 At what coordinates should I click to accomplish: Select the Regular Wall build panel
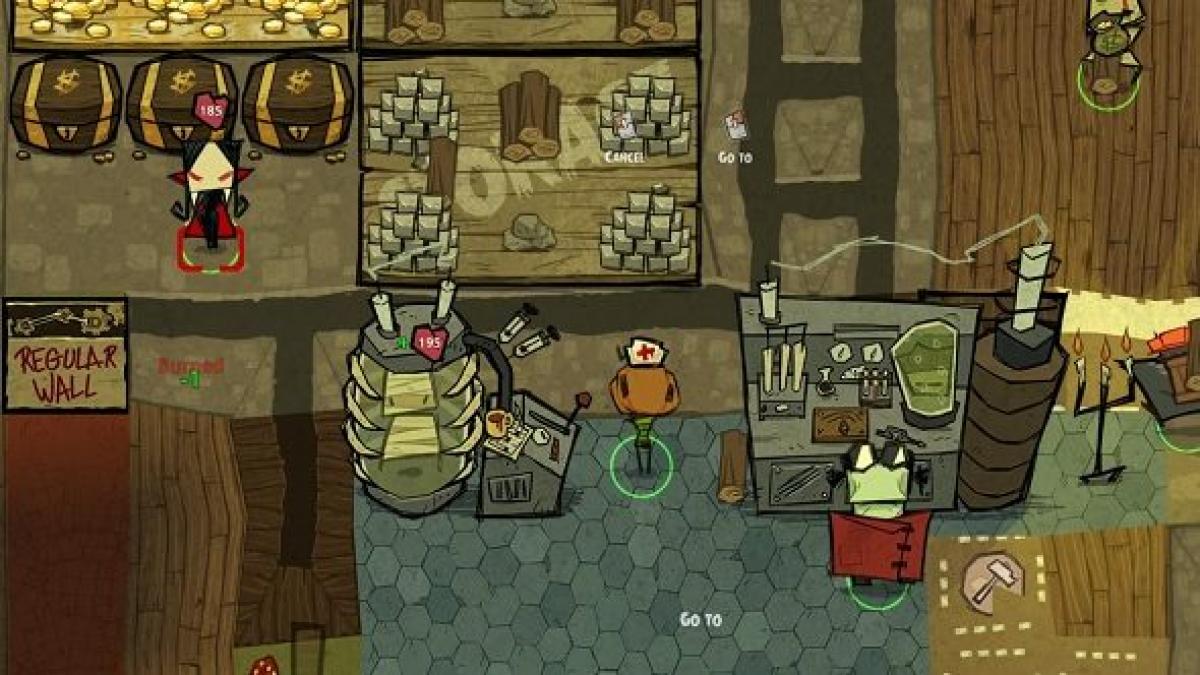pos(66,355)
